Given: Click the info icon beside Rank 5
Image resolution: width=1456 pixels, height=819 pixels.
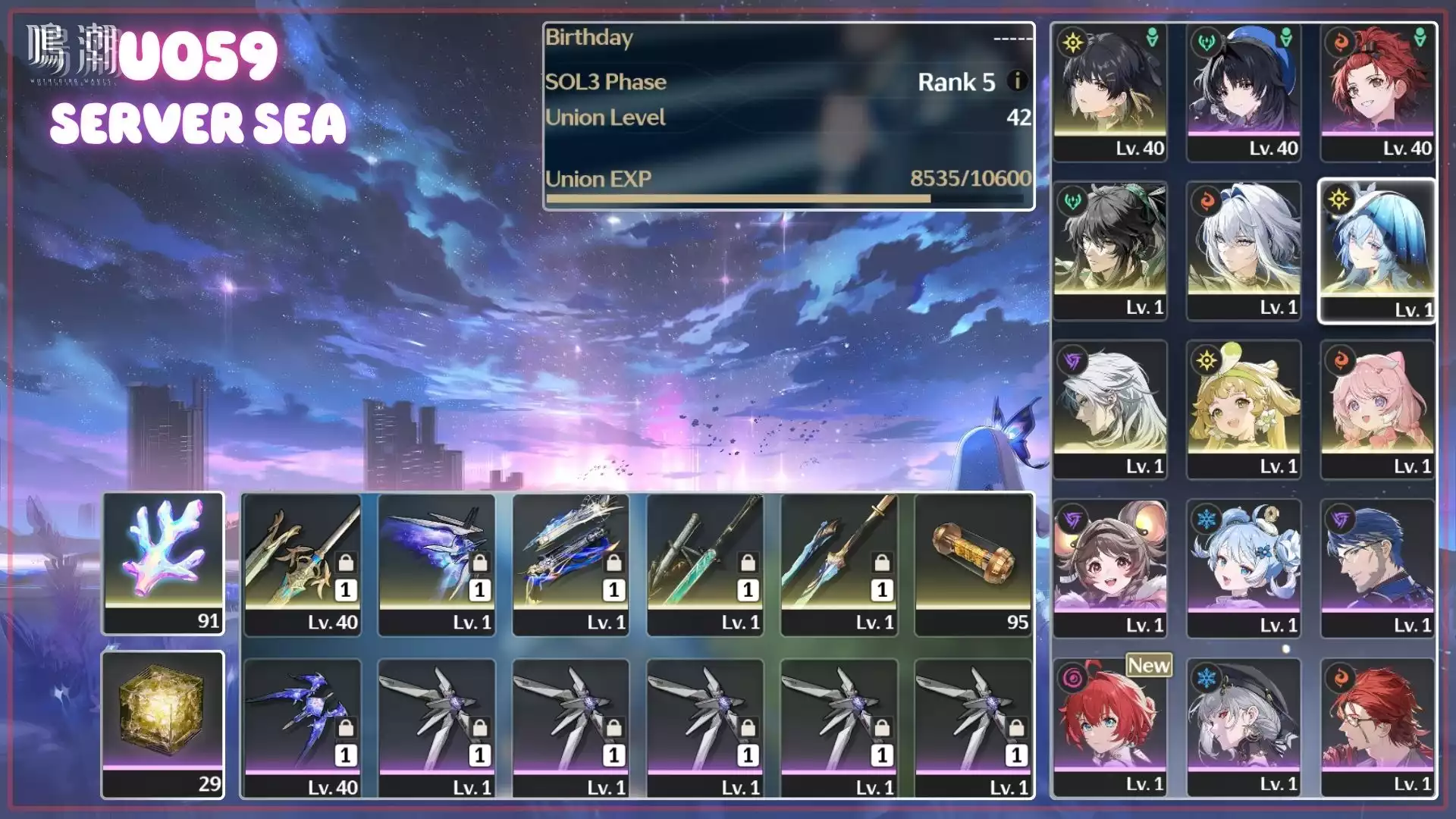Looking at the screenshot, I should [1018, 80].
